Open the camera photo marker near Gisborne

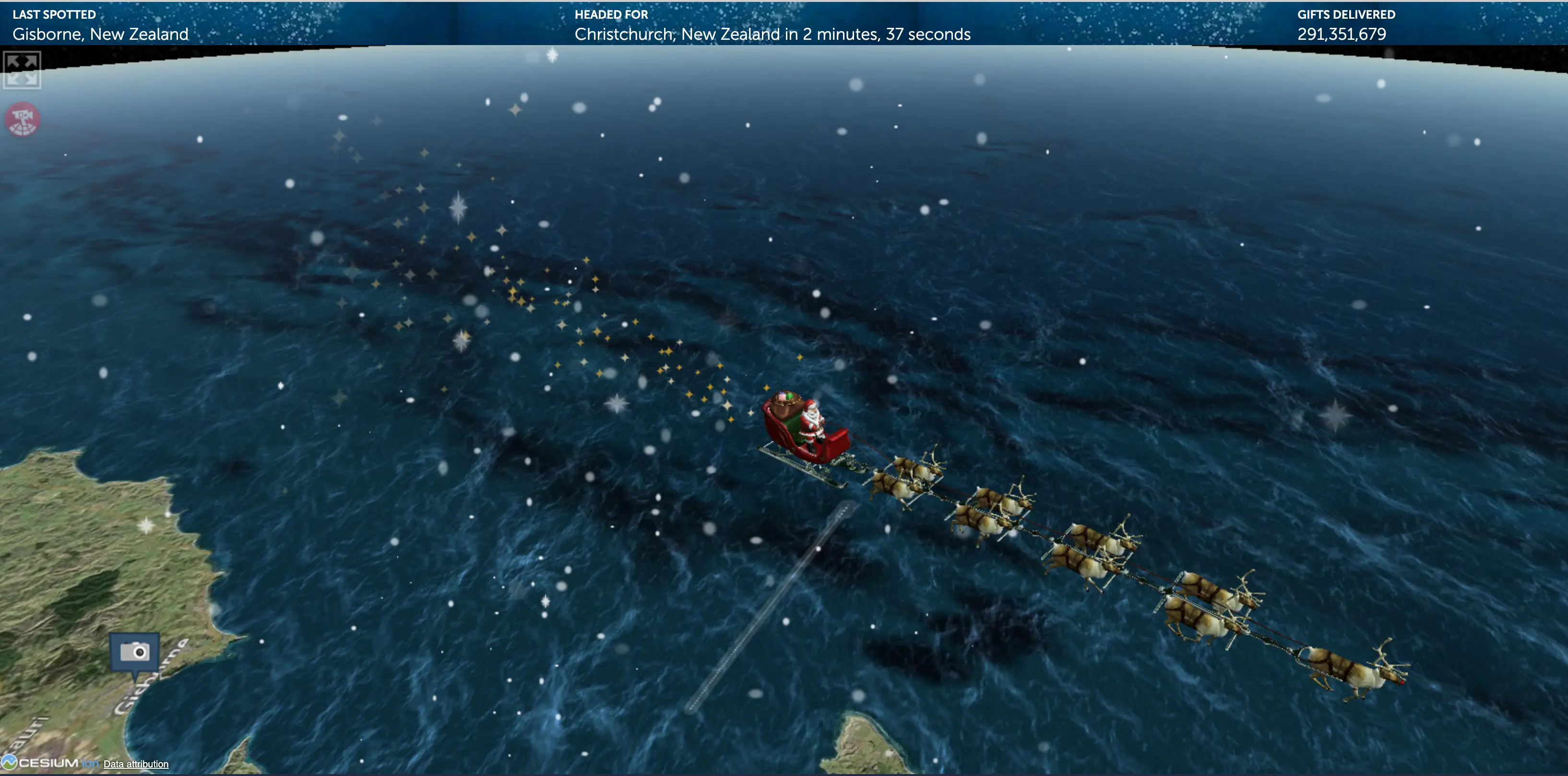134,652
